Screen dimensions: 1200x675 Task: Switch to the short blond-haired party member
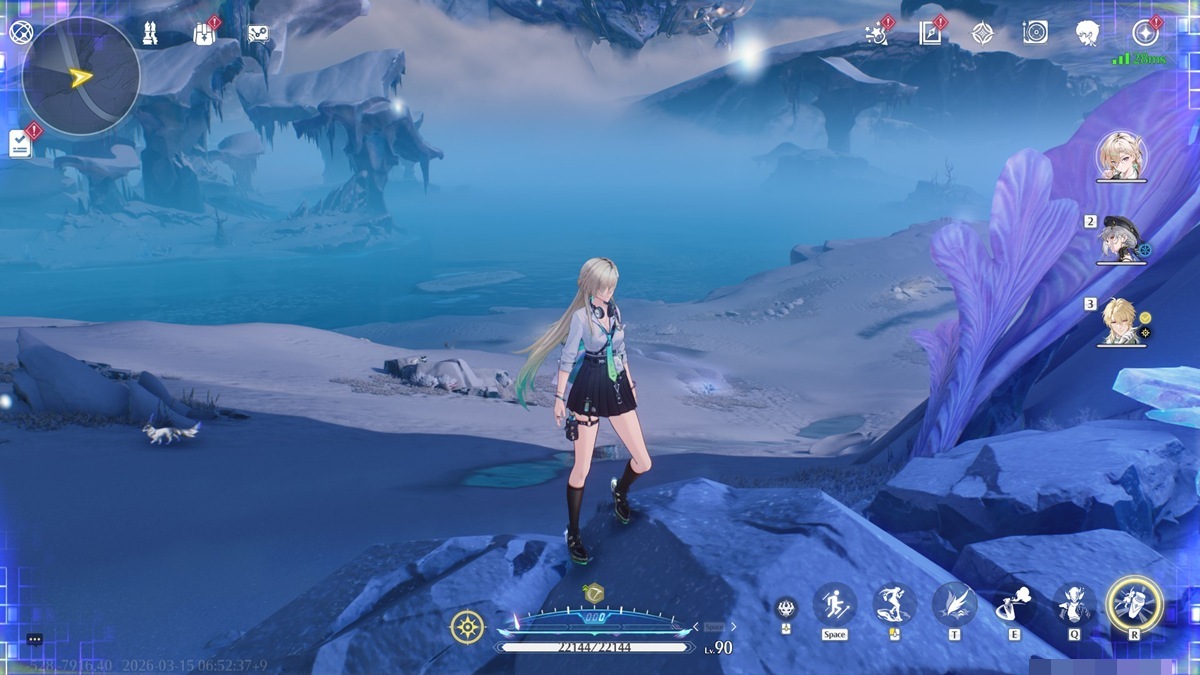(1120, 321)
